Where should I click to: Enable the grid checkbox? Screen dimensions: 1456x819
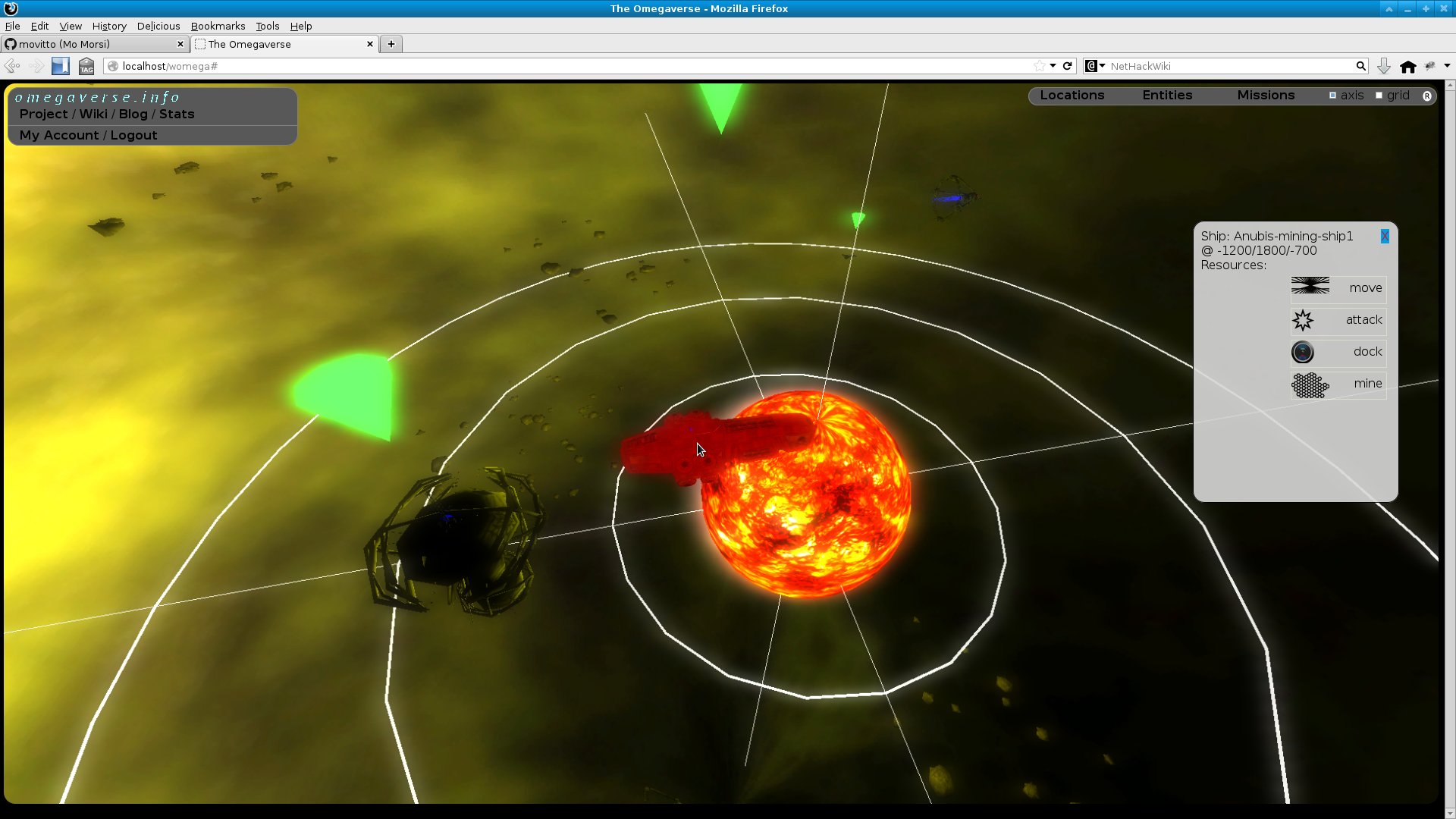(x=1379, y=95)
